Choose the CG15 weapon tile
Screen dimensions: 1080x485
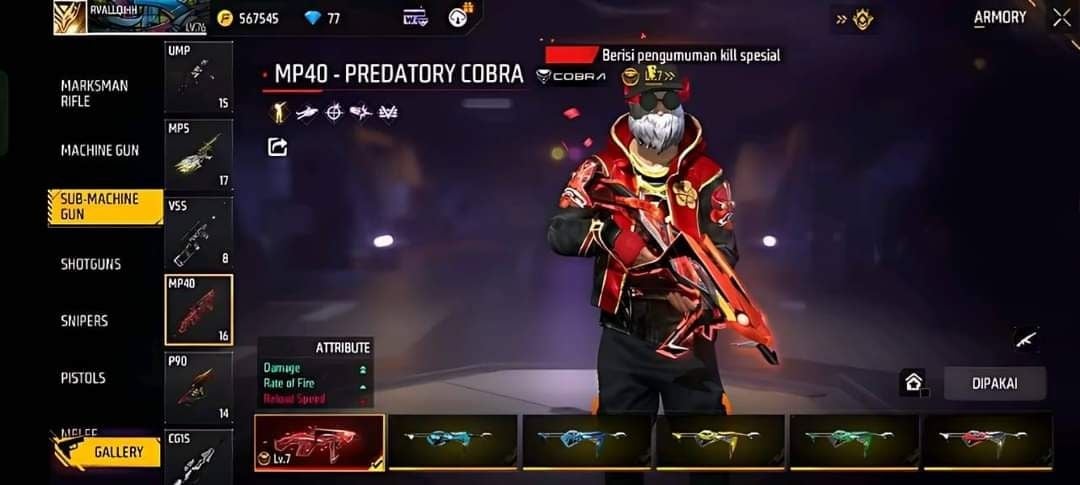[x=198, y=456]
